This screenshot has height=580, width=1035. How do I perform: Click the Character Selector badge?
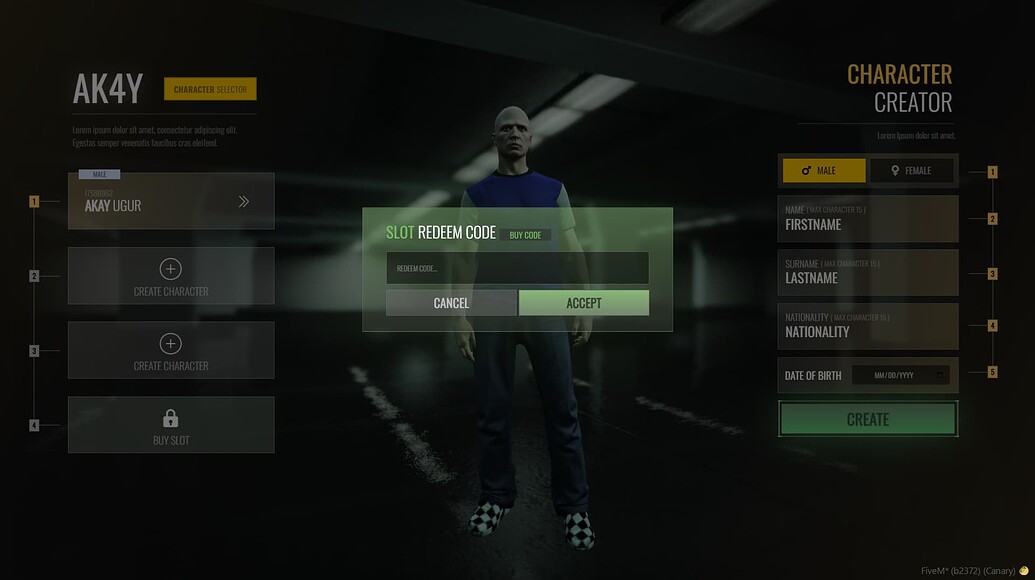point(210,89)
